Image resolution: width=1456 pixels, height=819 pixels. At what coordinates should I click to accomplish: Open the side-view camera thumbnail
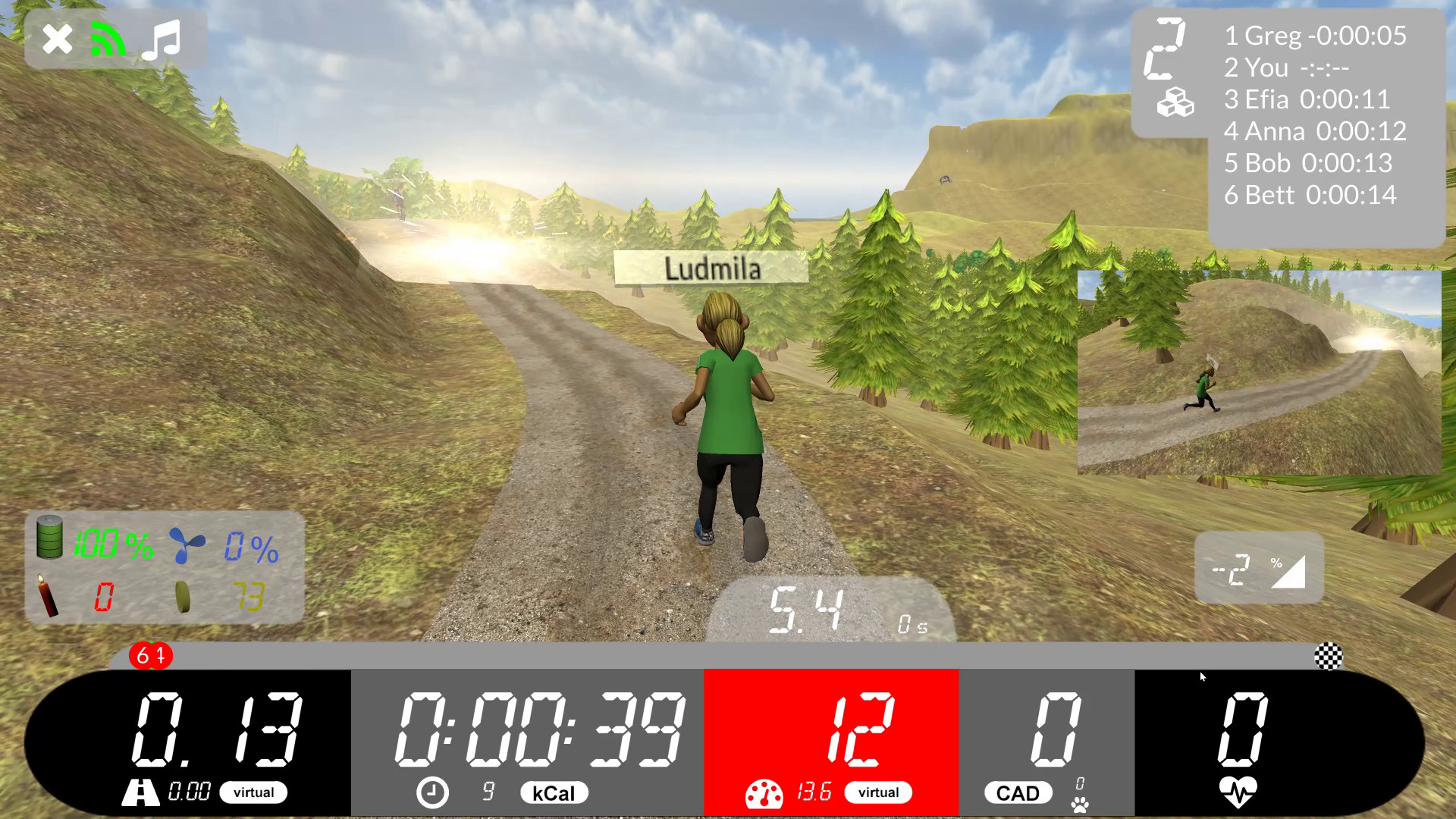point(1259,372)
